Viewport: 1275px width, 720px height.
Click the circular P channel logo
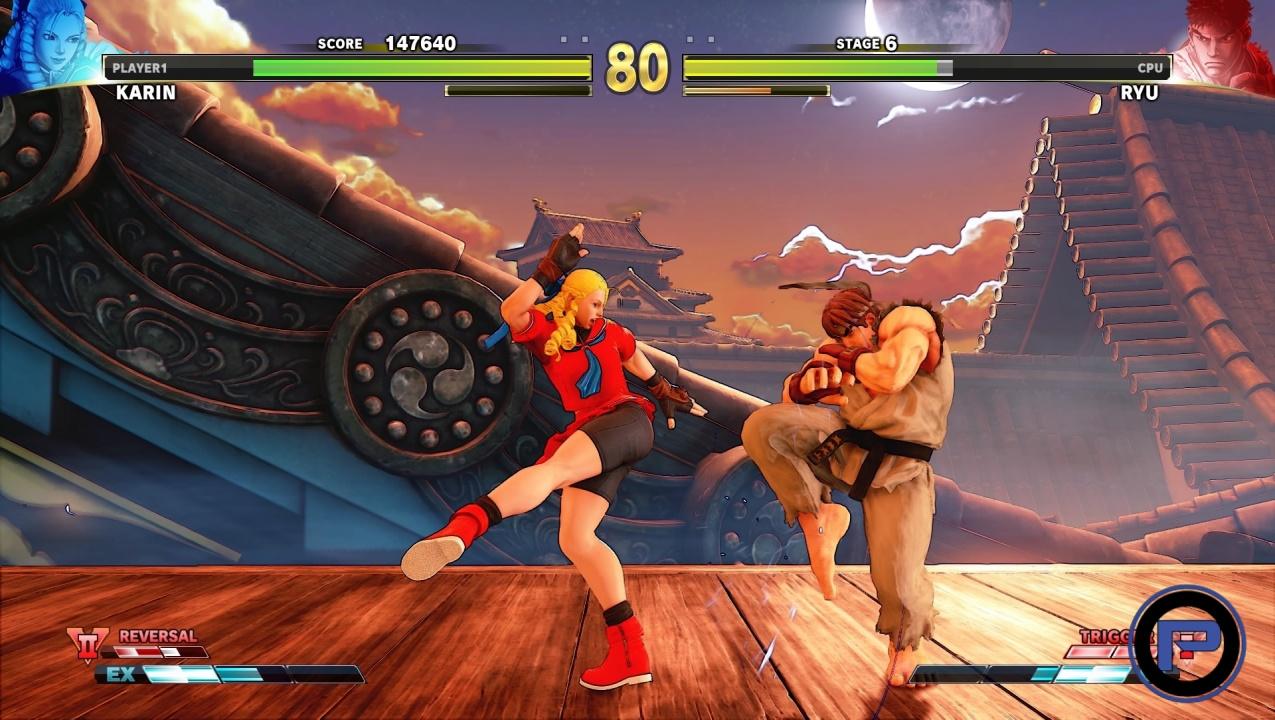pos(1187,644)
